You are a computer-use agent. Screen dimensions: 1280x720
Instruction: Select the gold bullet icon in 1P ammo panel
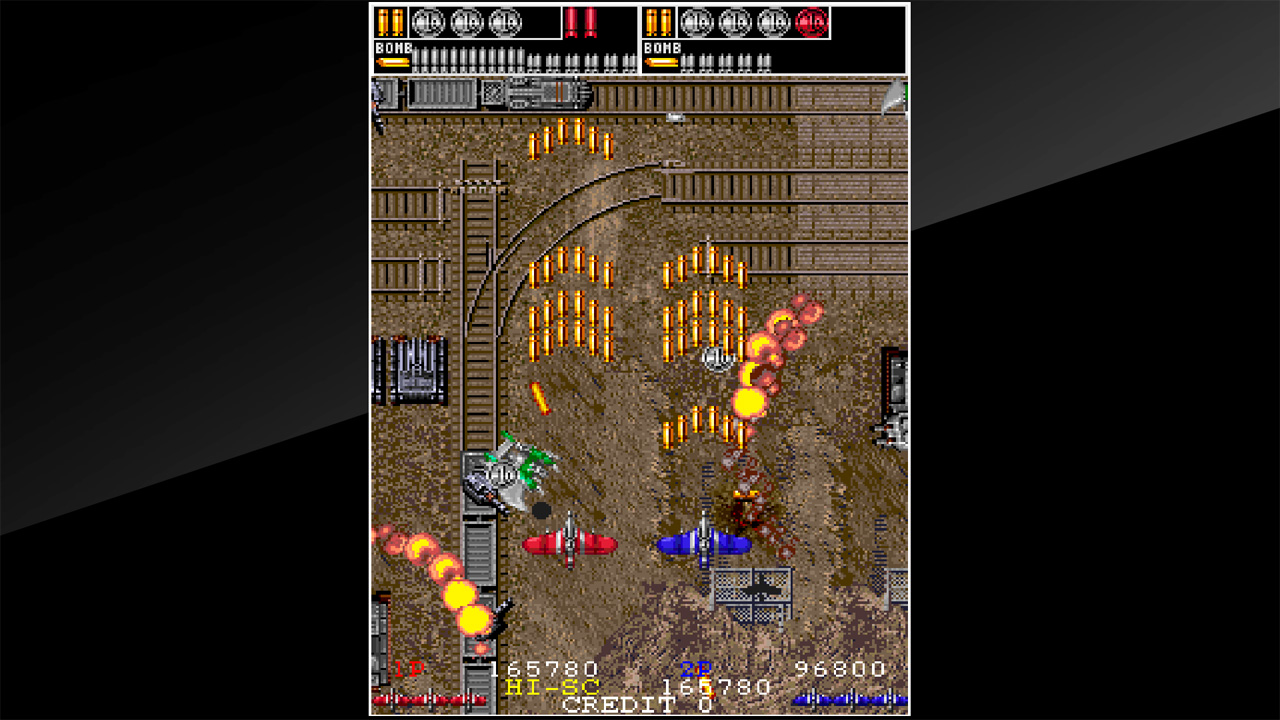389,21
